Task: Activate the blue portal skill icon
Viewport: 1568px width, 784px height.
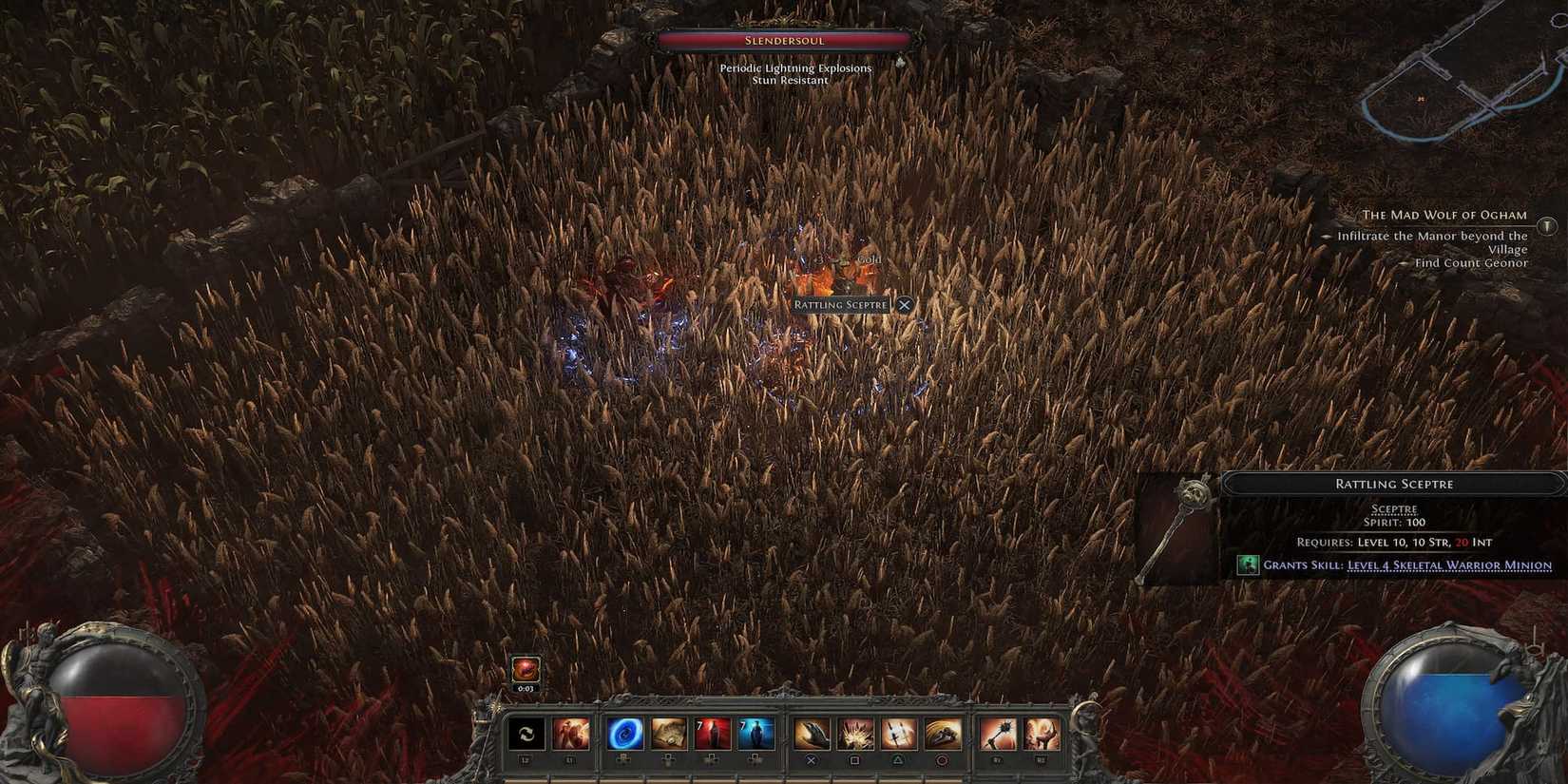Action: [x=625, y=732]
